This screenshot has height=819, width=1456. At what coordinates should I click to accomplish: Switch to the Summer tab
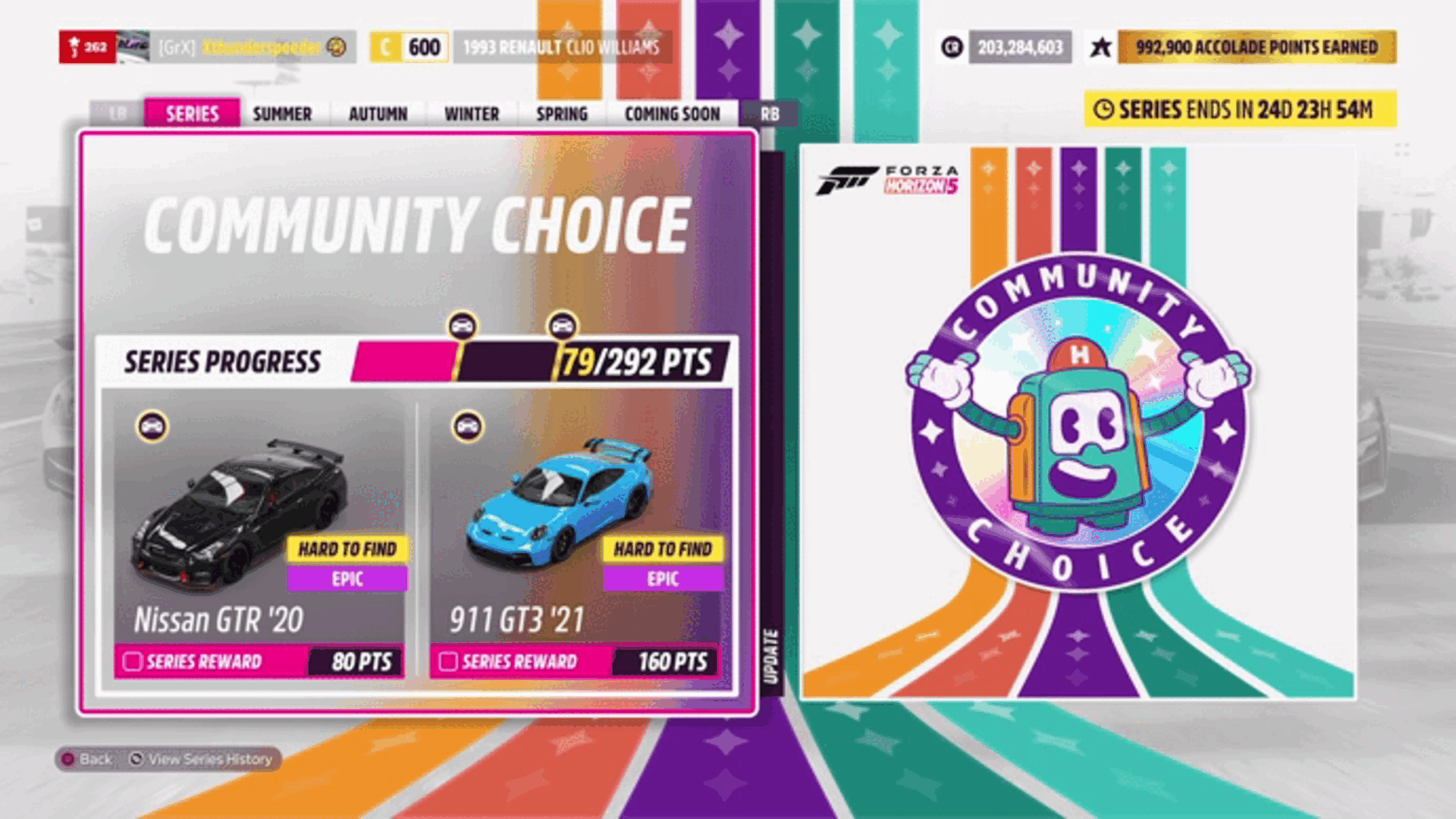tap(281, 113)
